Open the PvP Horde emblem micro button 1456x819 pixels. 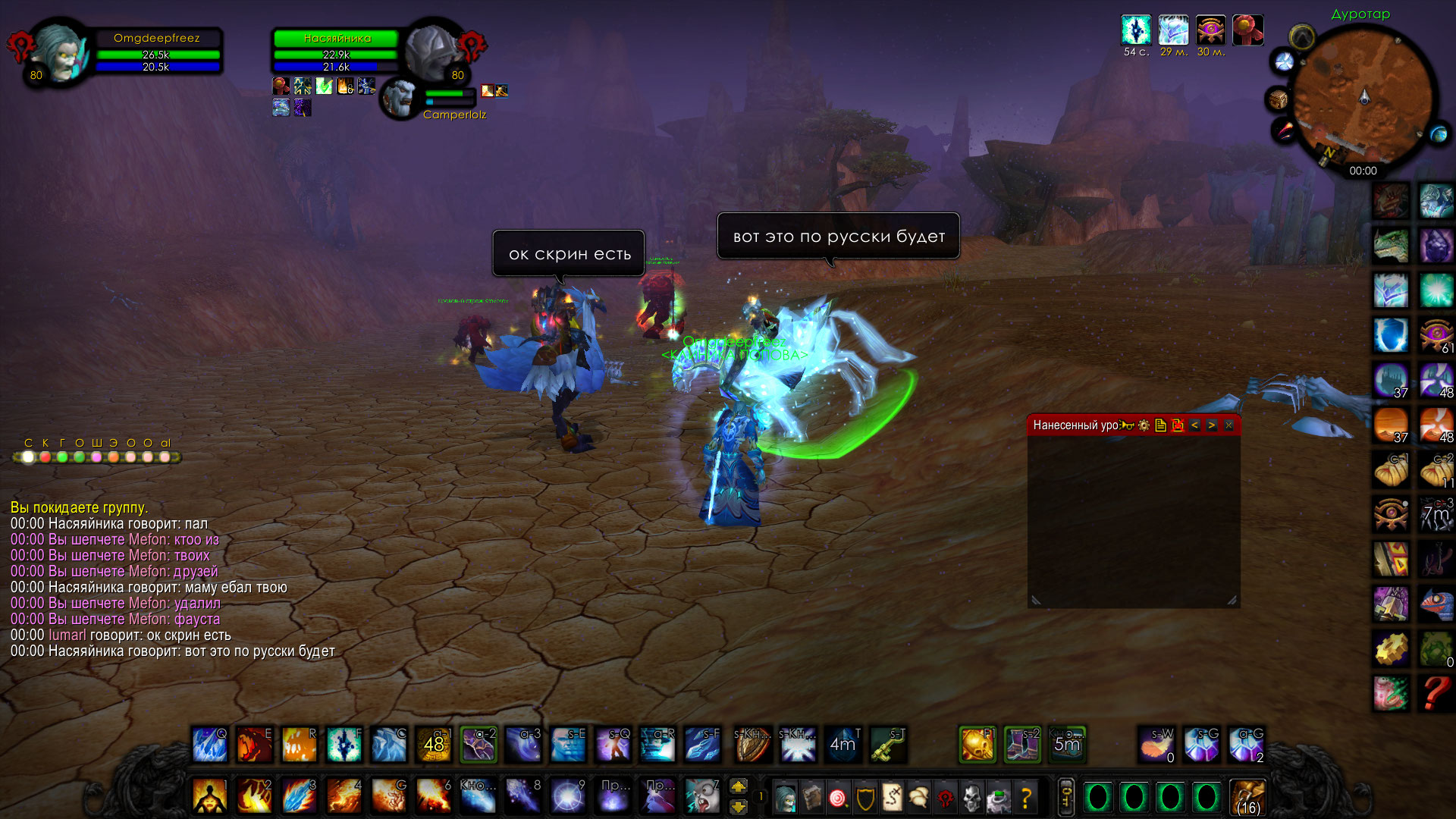(x=945, y=798)
